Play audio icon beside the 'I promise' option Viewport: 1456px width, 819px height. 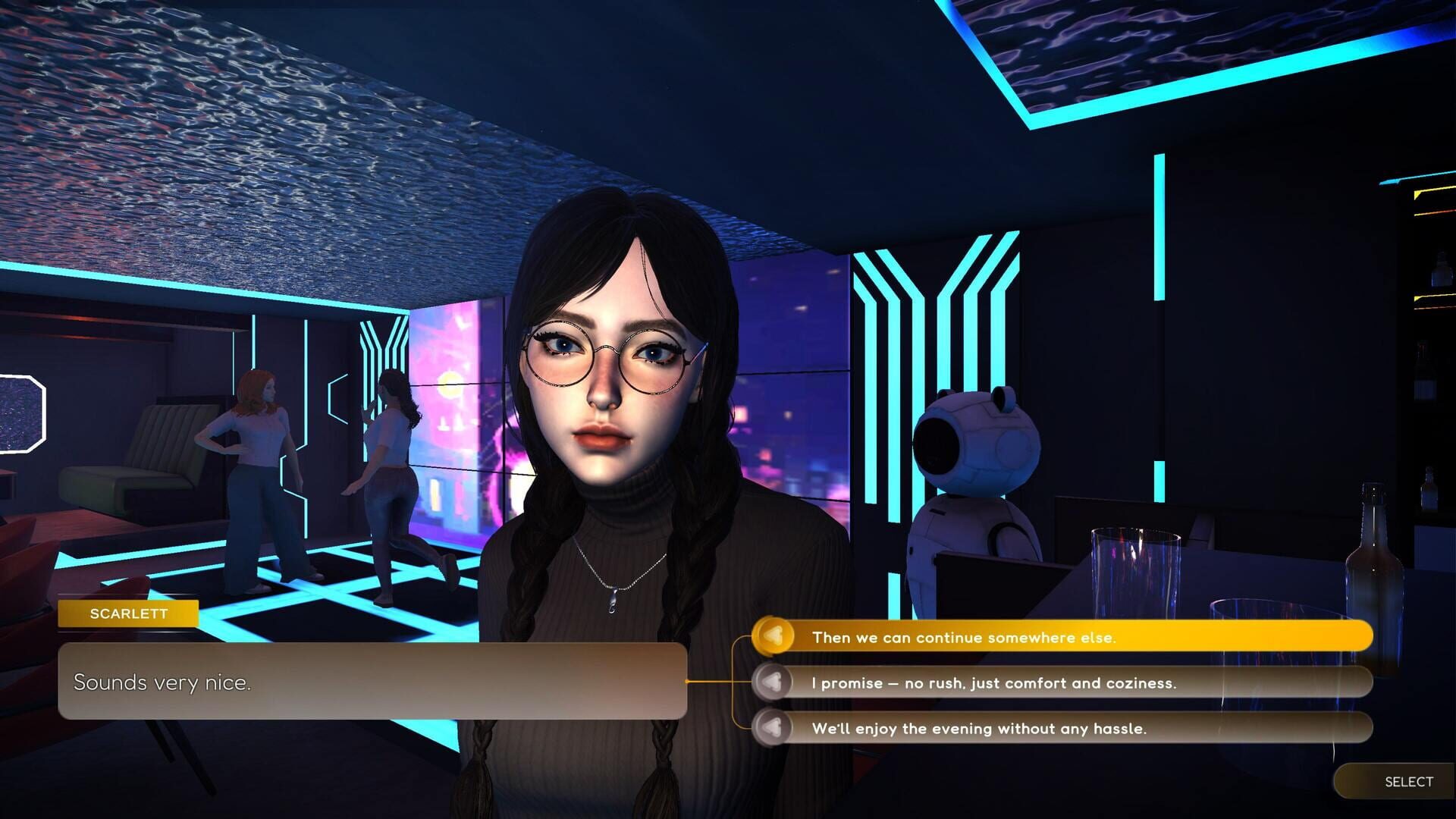777,683
